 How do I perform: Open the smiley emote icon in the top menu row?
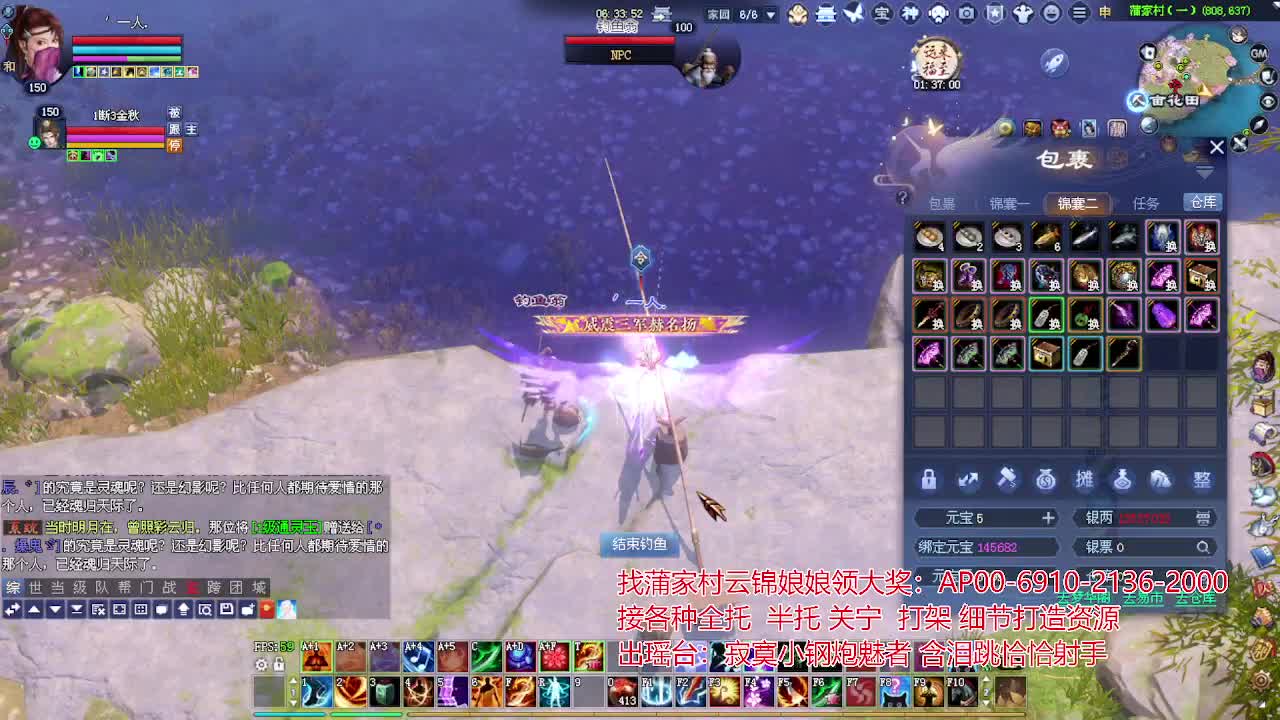tap(1053, 12)
